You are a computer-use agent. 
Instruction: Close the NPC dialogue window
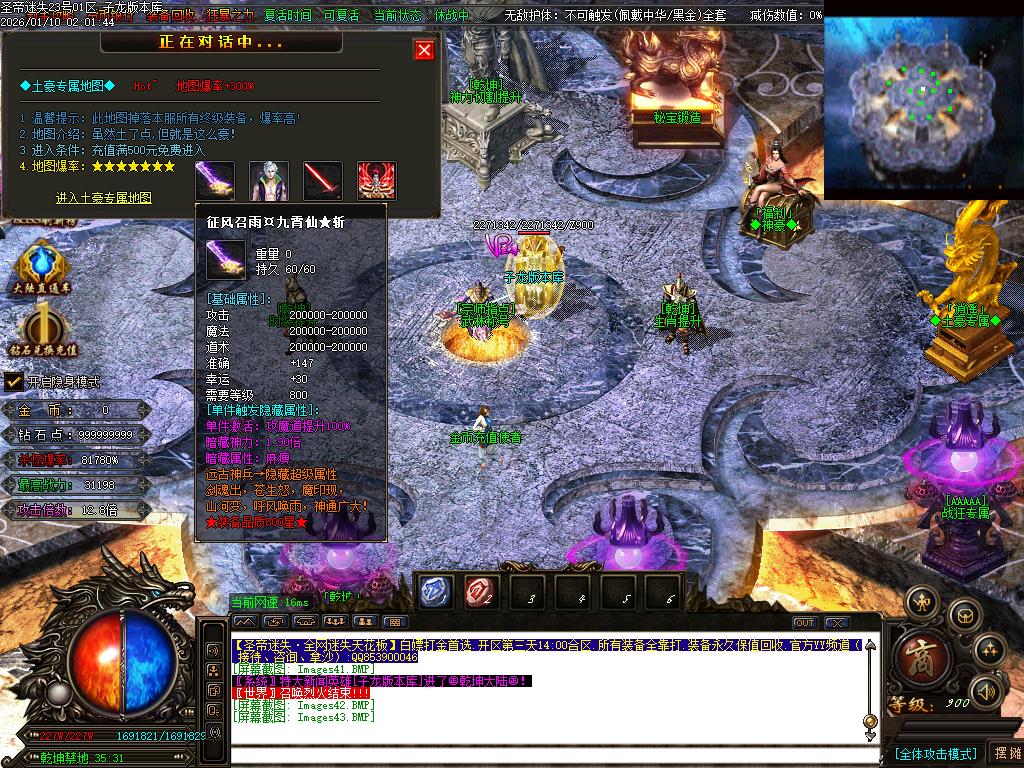(425, 50)
